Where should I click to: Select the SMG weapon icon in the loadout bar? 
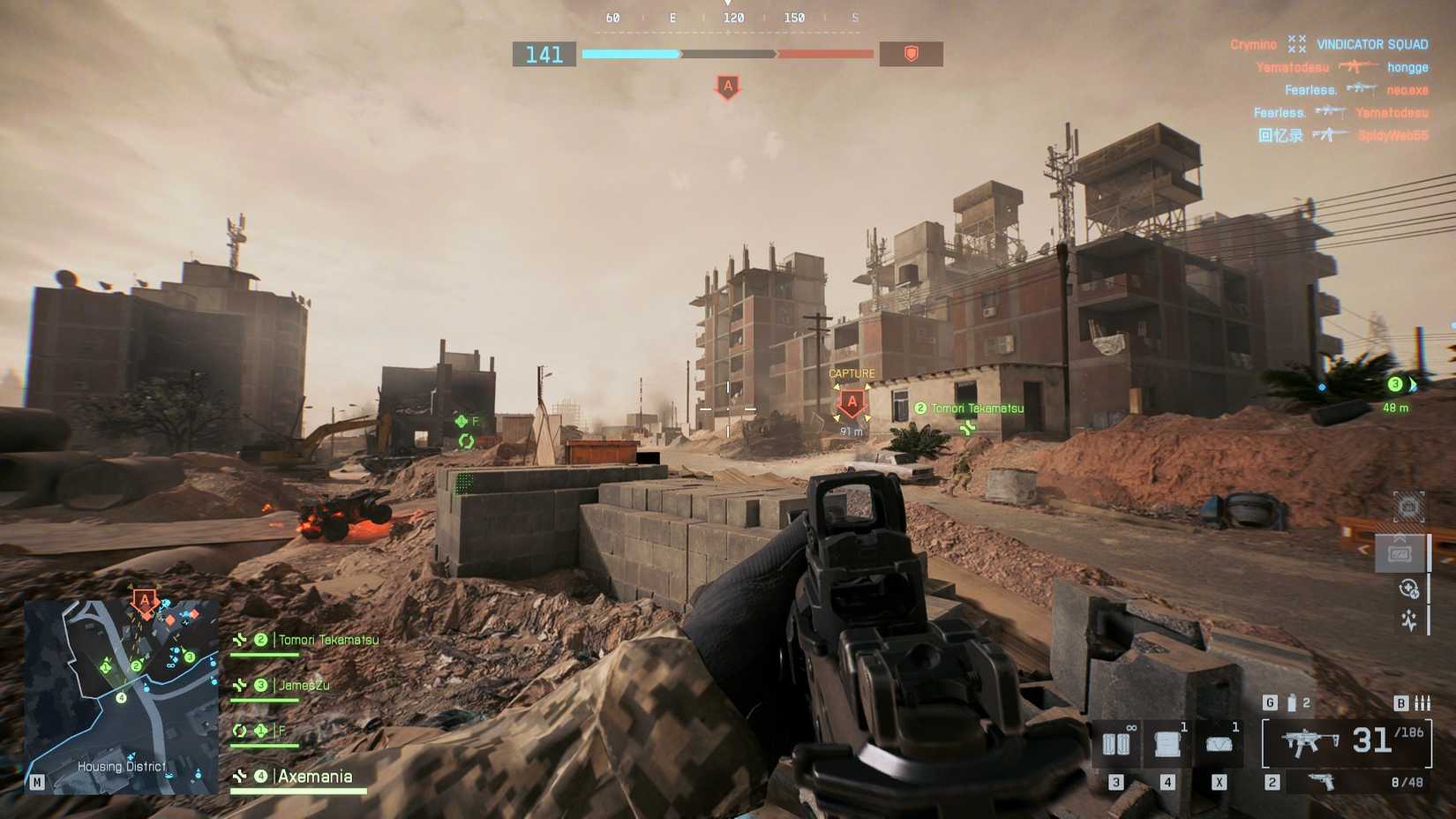[1310, 741]
